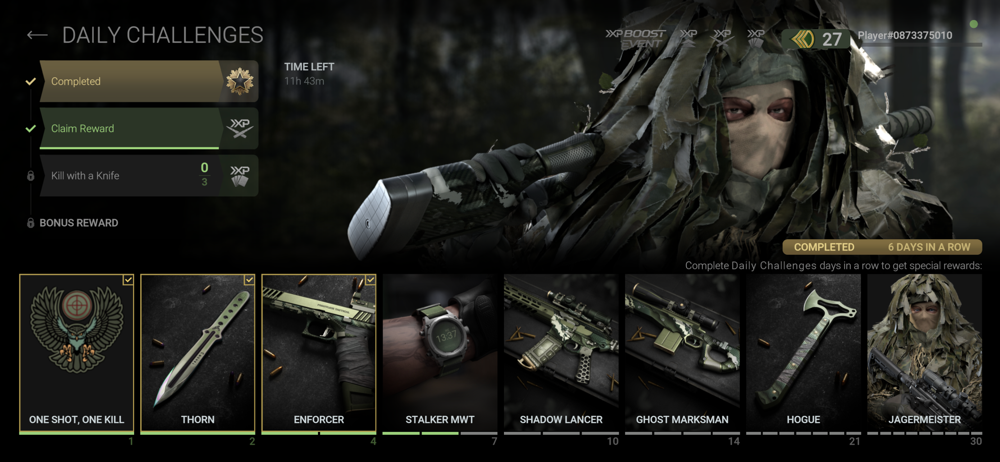
Task: Open the Shadow Lancer rifle reward
Action: click(x=561, y=353)
